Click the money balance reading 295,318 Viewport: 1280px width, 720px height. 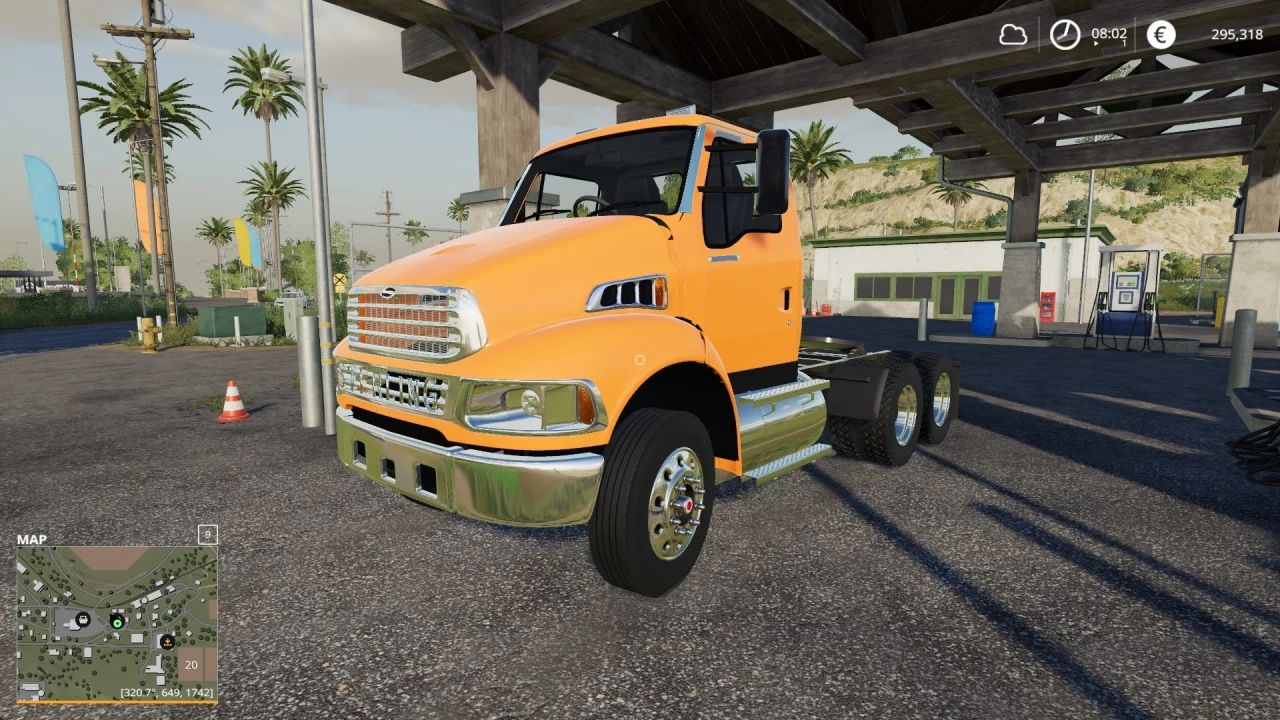(x=1238, y=34)
